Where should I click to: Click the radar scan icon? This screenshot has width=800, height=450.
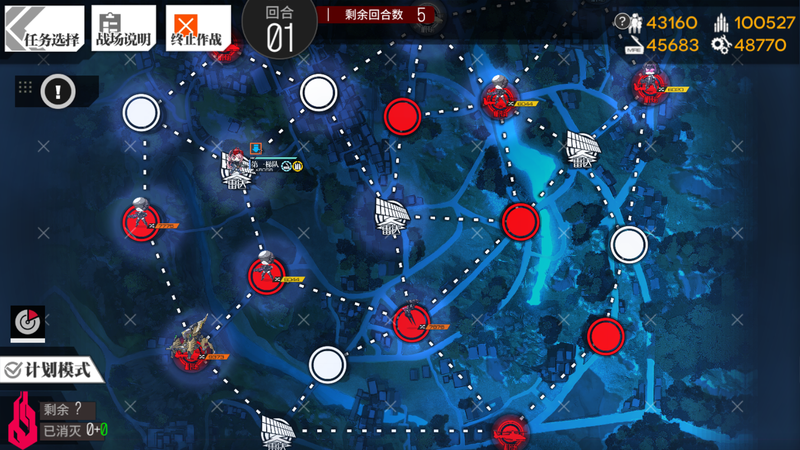coord(28,322)
